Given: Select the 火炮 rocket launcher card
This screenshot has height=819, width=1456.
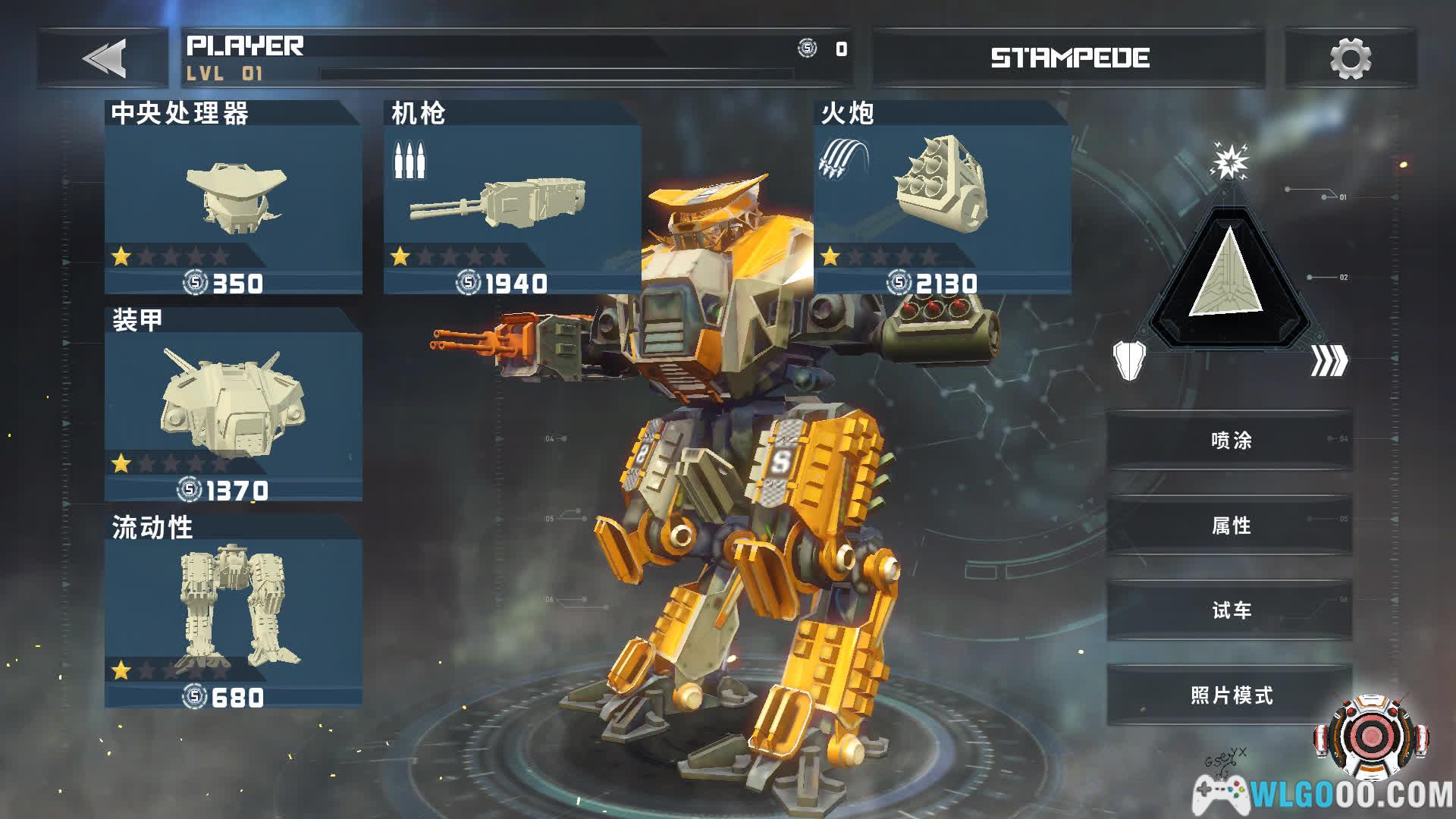Looking at the screenshot, I should coord(942,199).
